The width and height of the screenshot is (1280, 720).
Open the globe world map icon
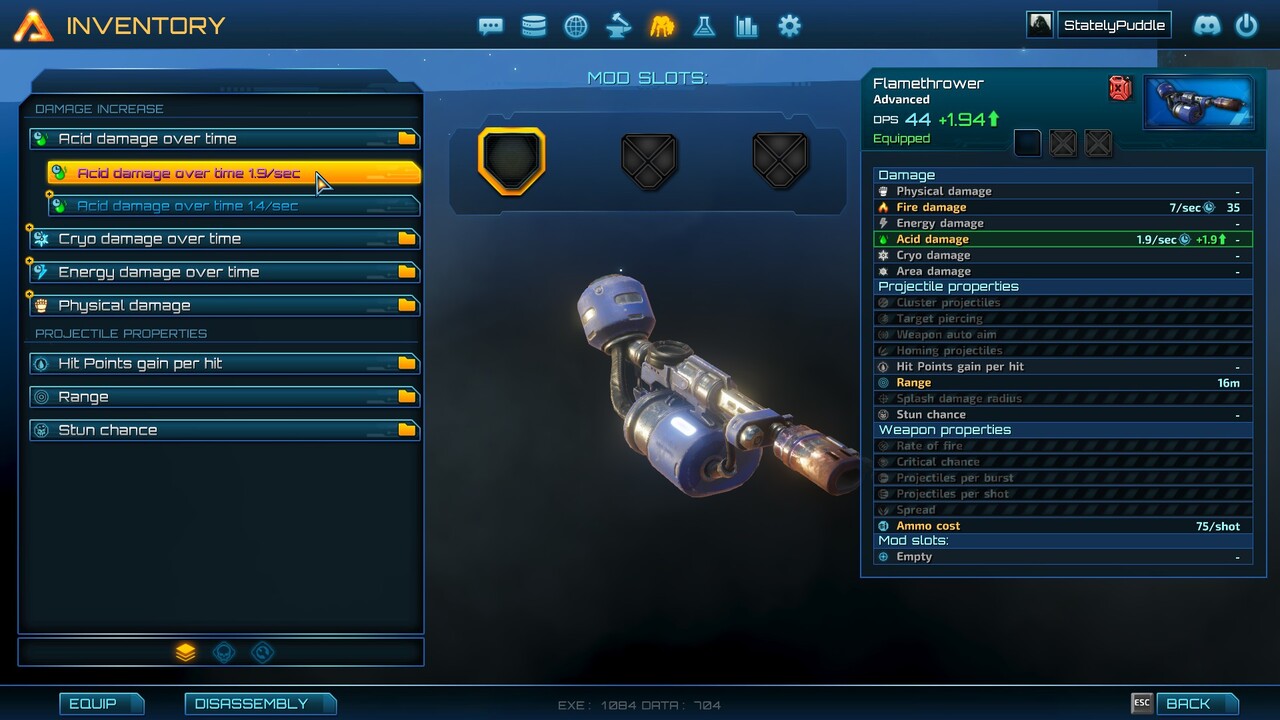576,26
